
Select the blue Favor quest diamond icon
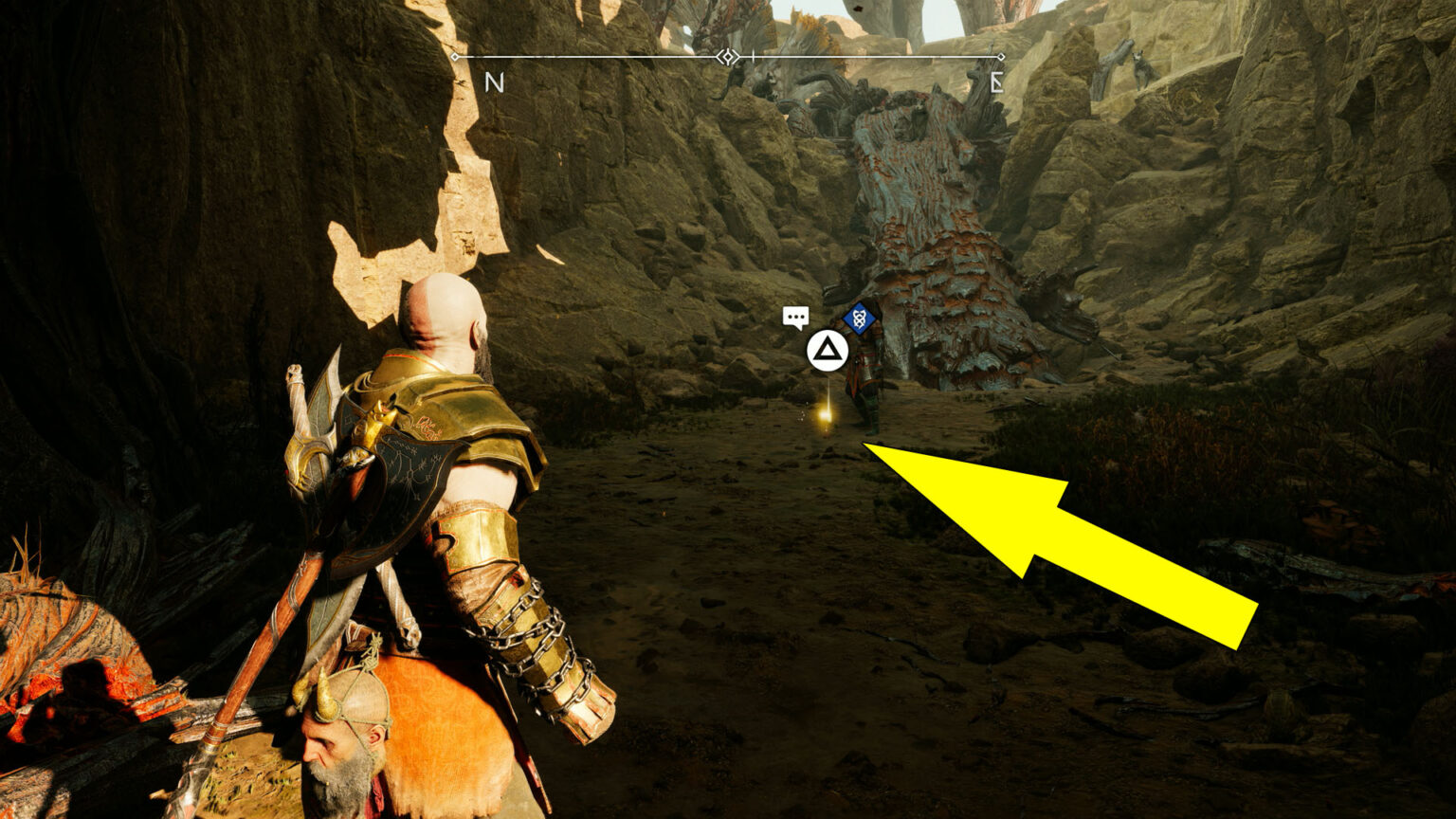point(858,320)
